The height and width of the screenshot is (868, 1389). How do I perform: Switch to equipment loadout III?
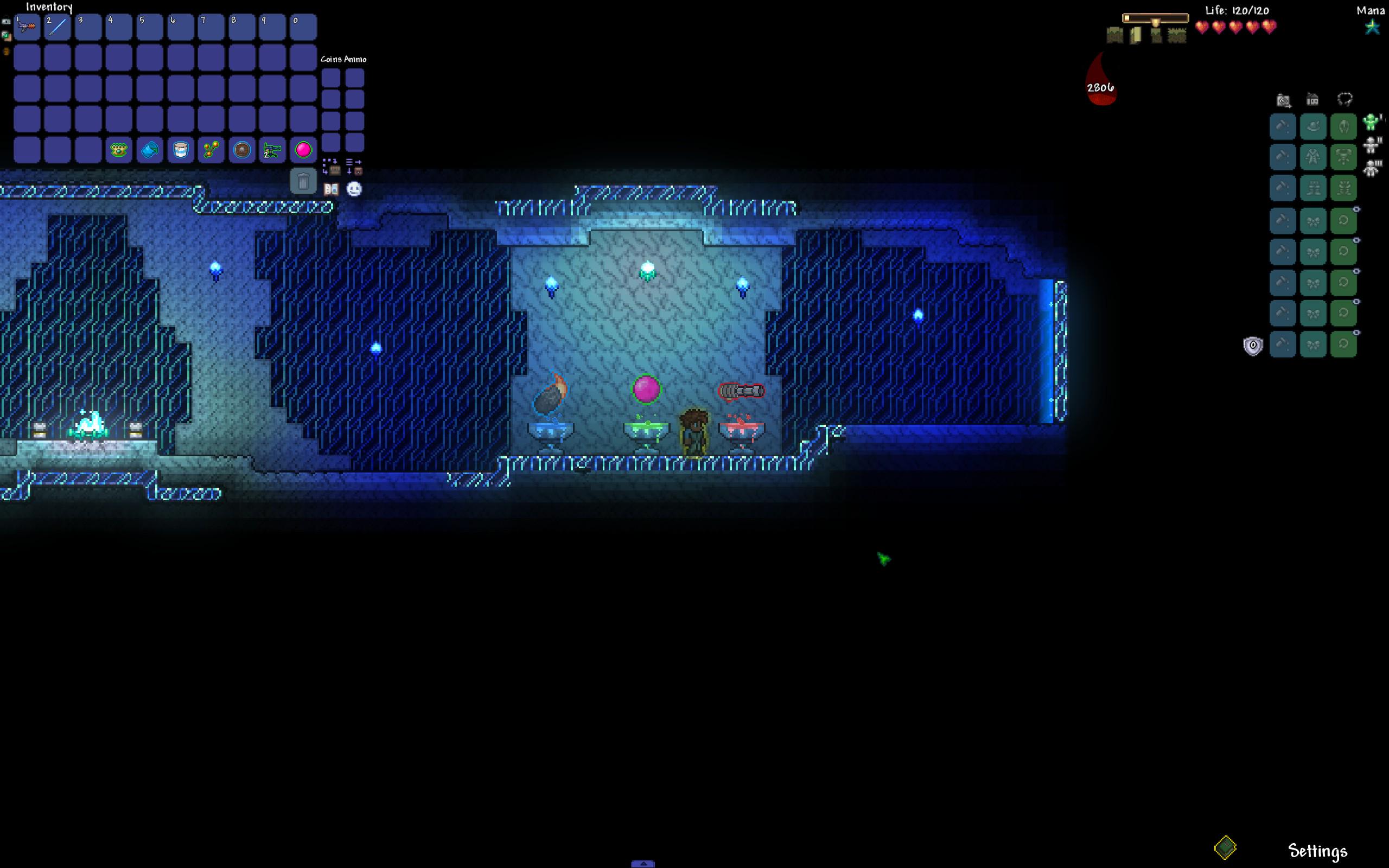(x=1372, y=168)
